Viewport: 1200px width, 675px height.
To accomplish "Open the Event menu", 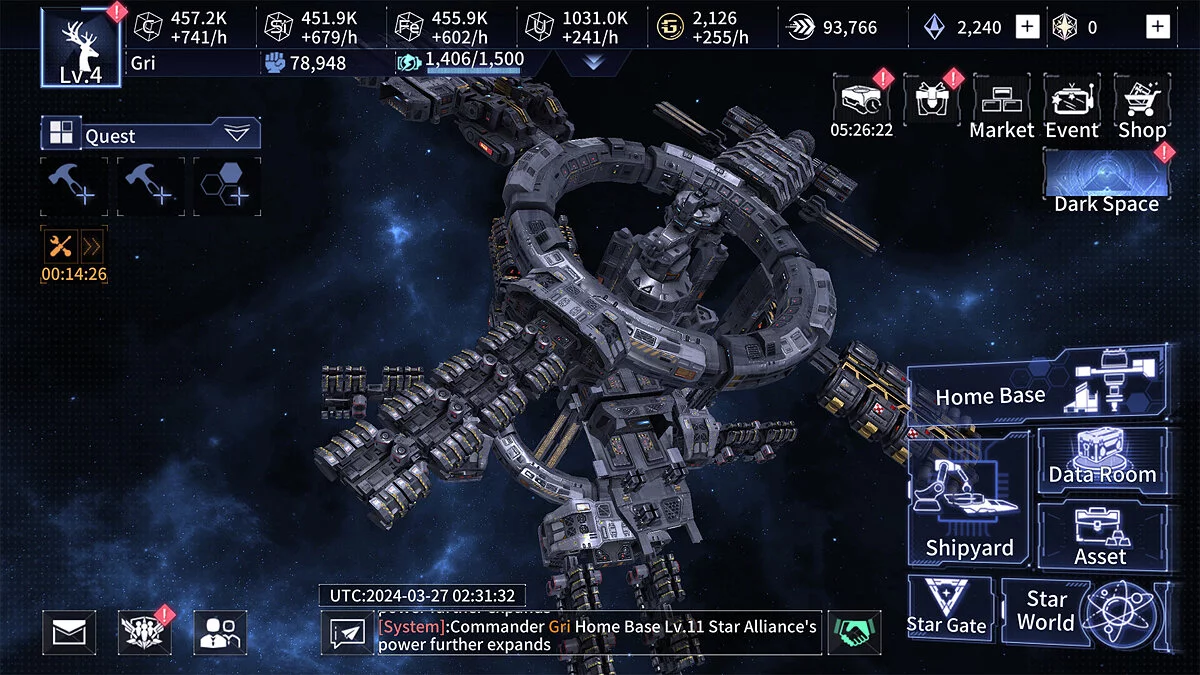I will pyautogui.click(x=1072, y=107).
